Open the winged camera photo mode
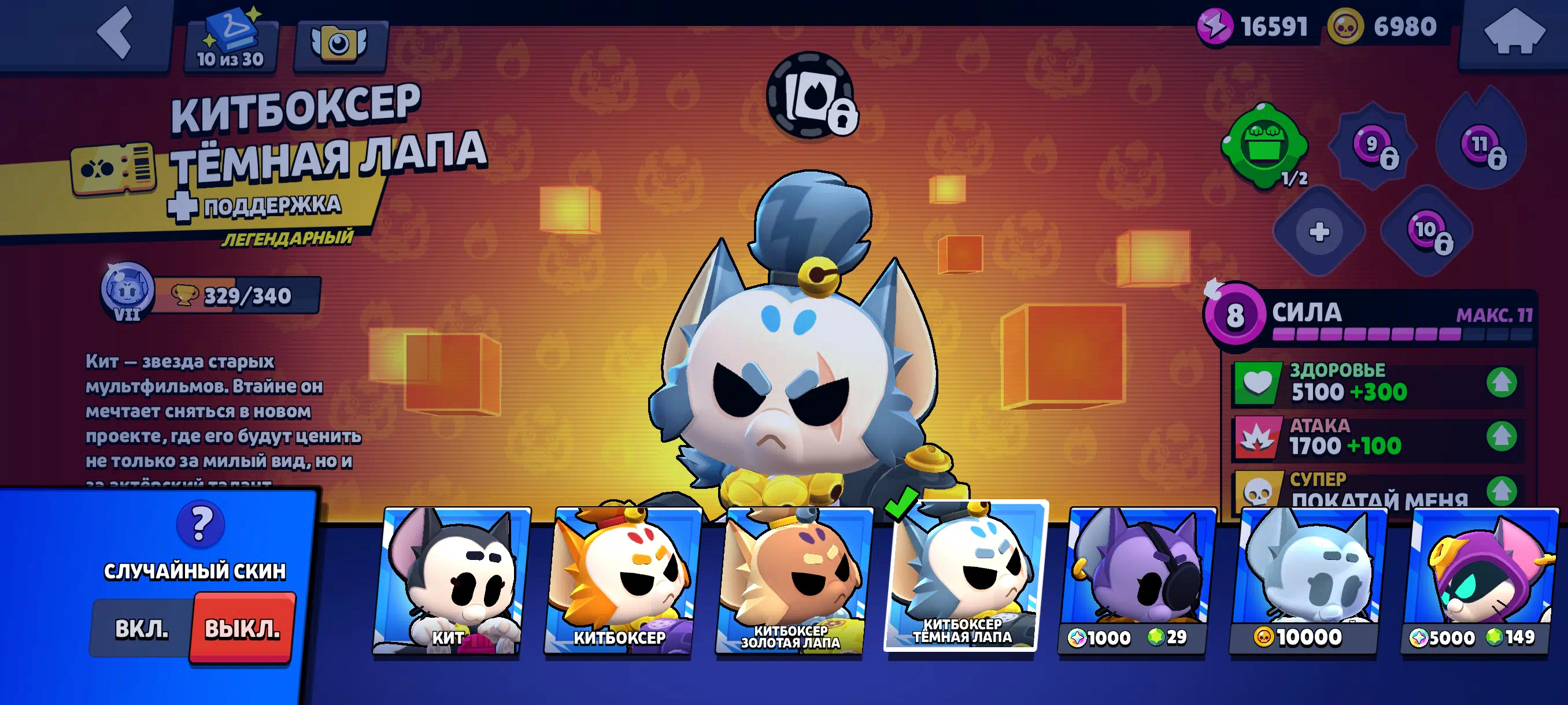 [339, 44]
